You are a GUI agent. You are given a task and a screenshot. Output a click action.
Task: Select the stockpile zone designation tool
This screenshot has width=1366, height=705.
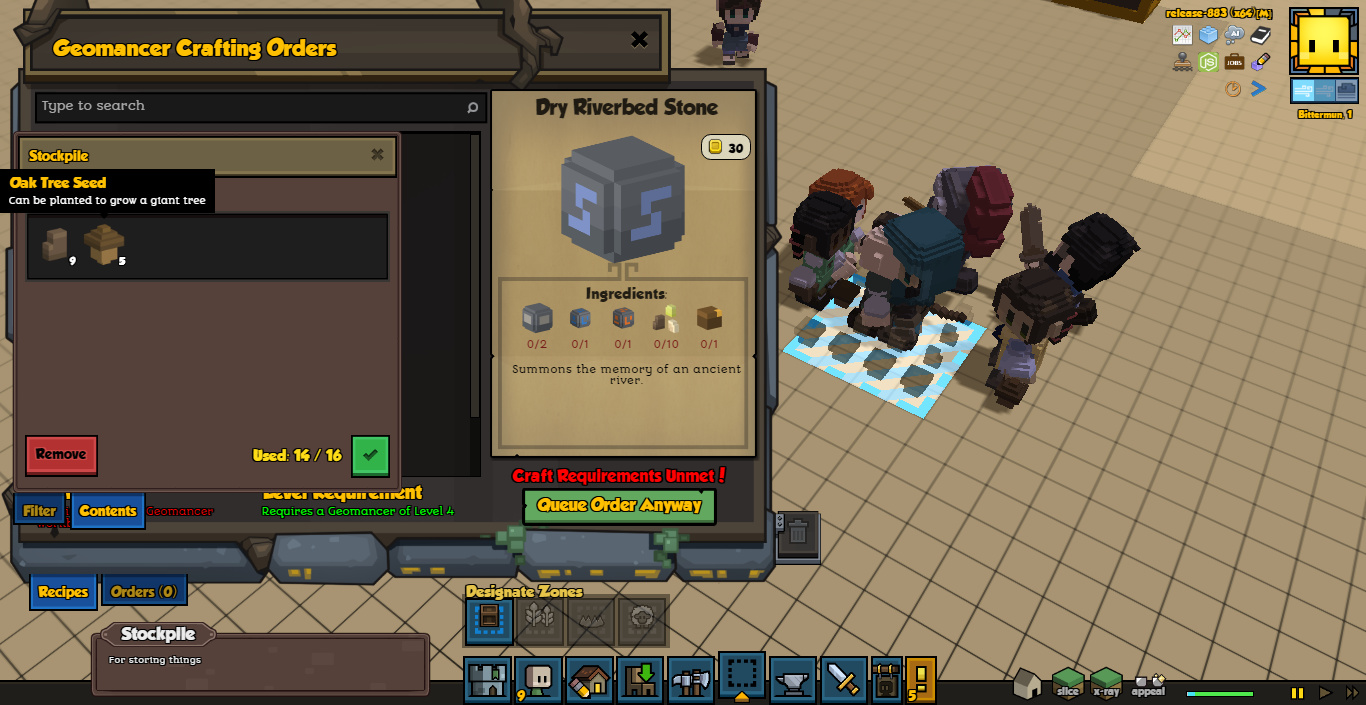(489, 621)
